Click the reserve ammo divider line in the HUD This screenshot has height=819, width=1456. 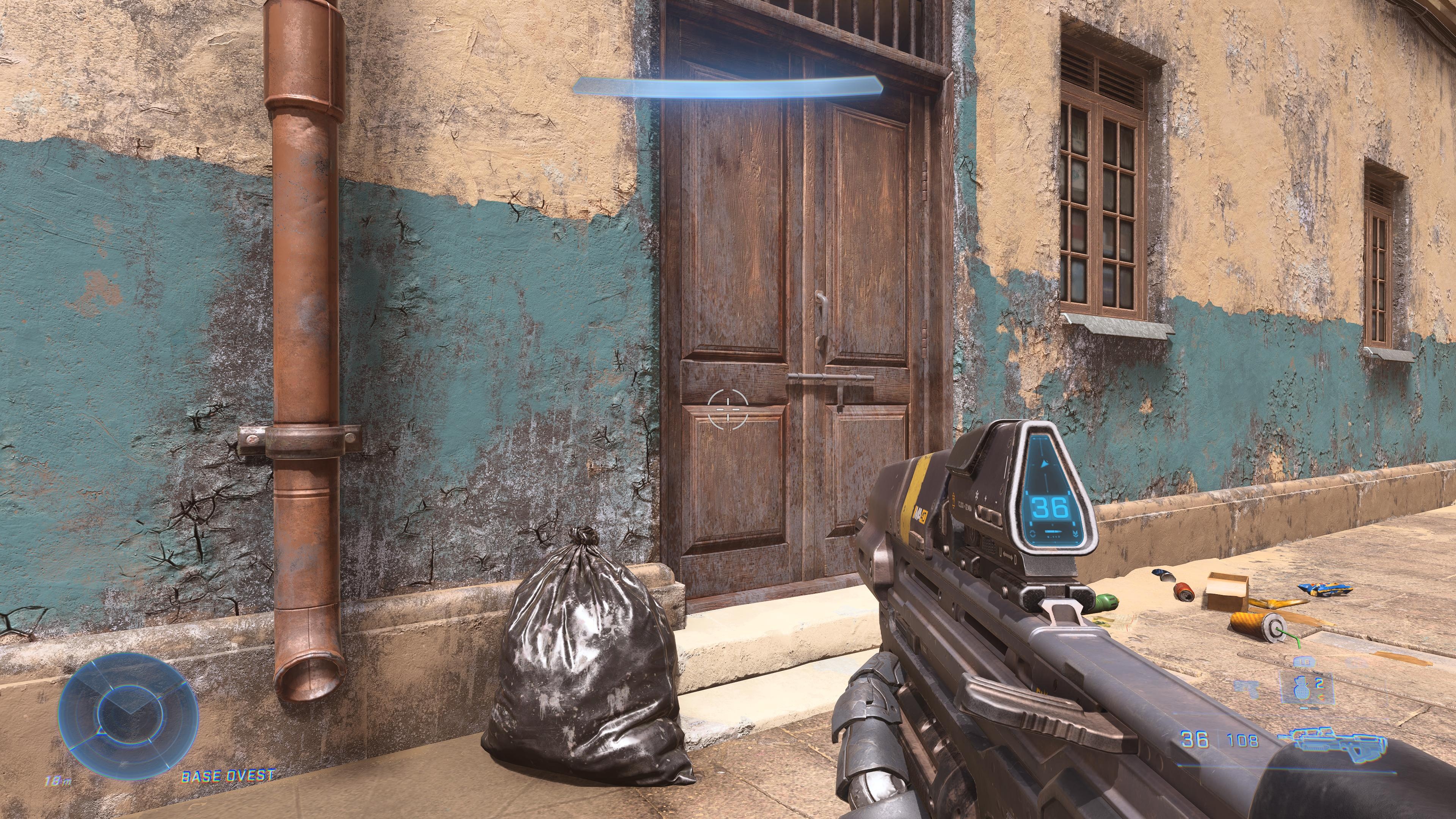tap(1218, 737)
